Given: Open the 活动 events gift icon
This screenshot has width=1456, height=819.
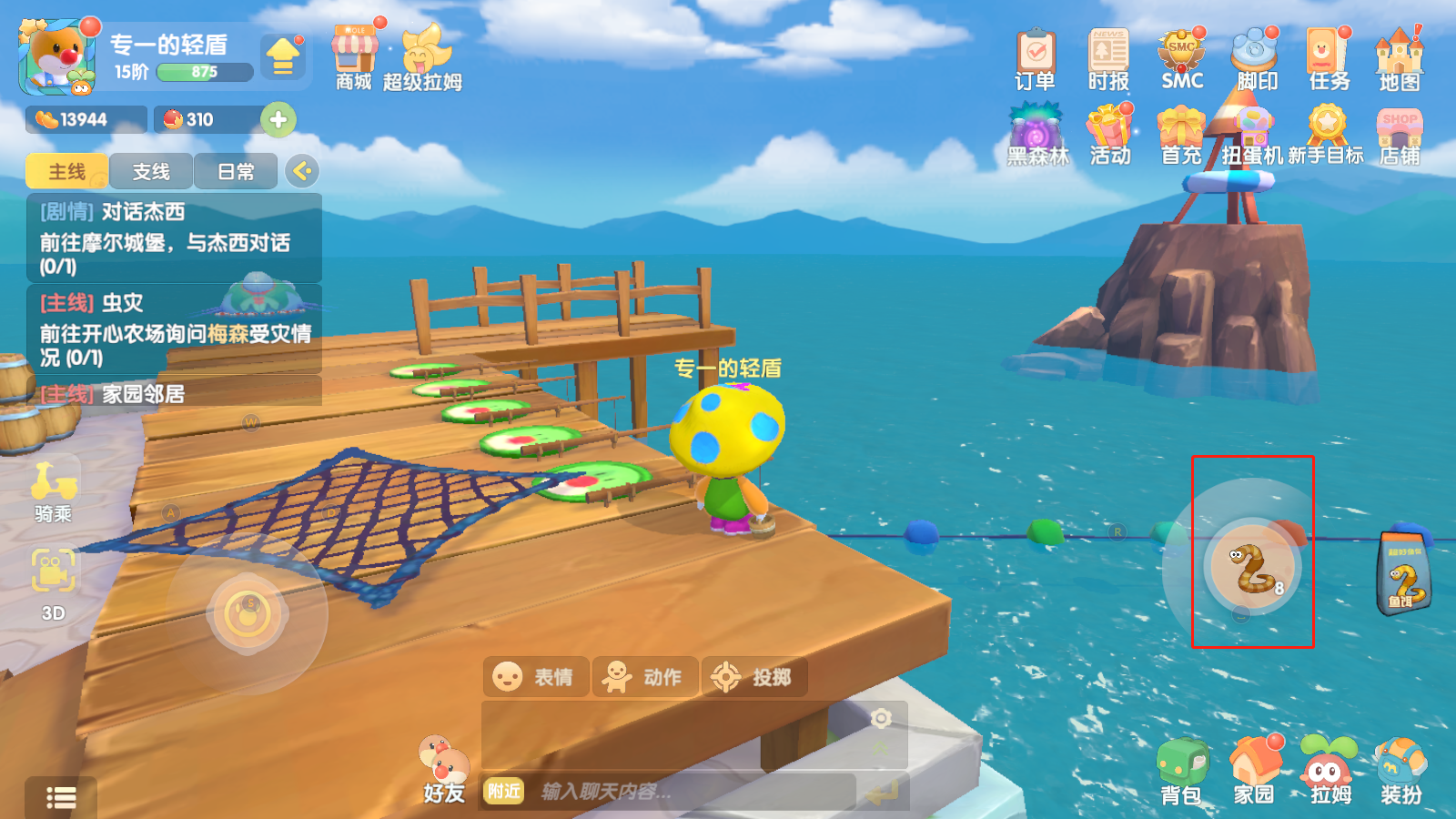Looking at the screenshot, I should point(1110,136).
